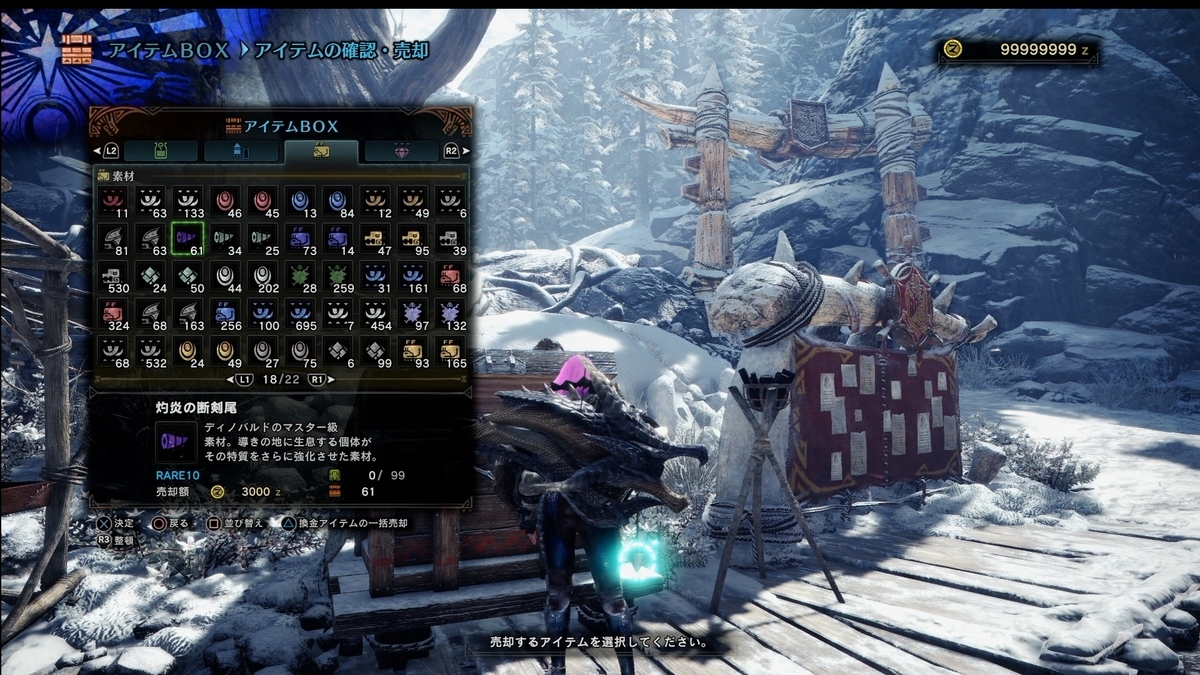Screen dimensions: 1200x675
Task: Open the ammo and coatings tab
Action: 241,150
